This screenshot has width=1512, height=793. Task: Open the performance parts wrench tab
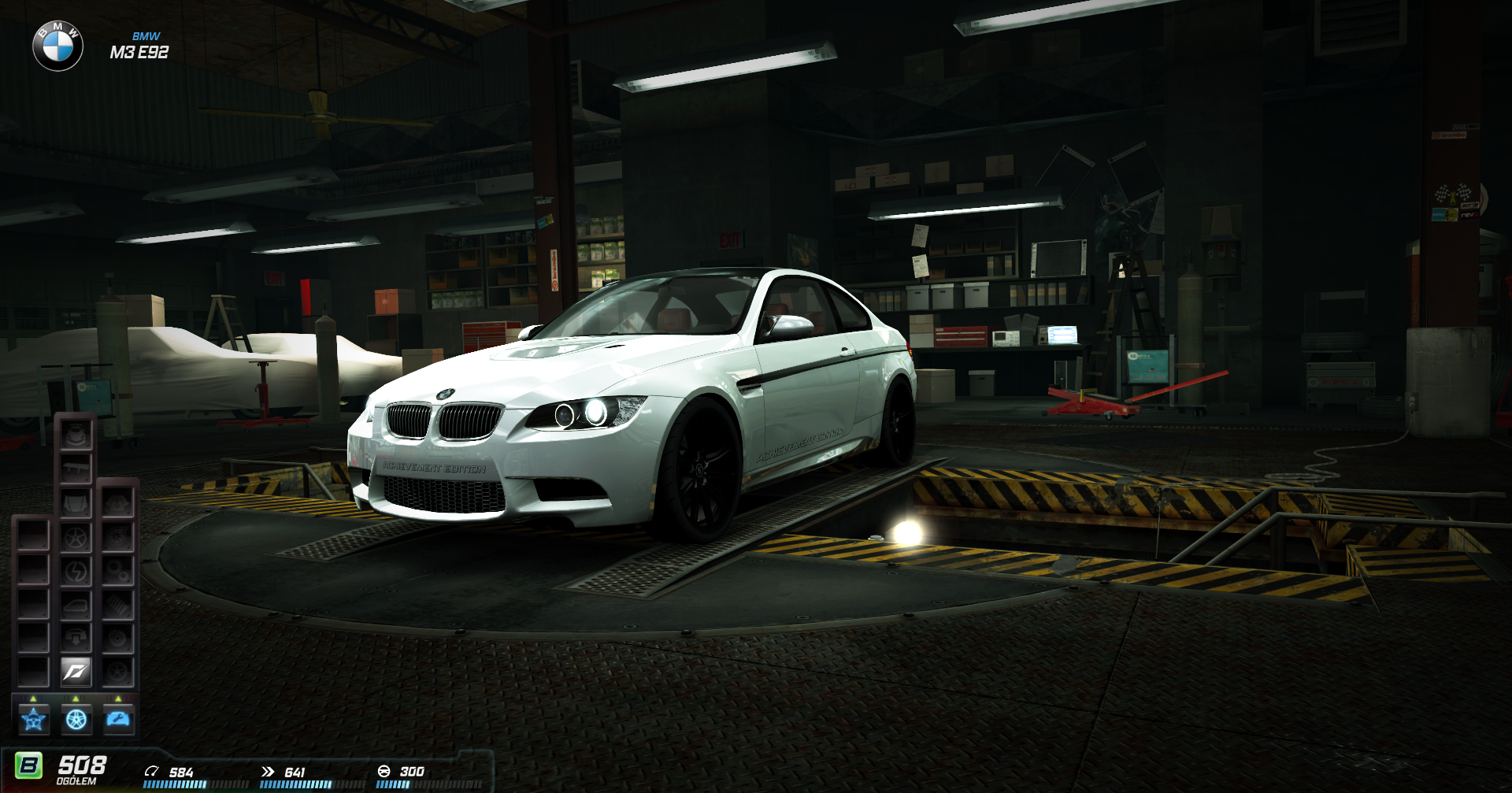pyautogui.click(x=119, y=719)
